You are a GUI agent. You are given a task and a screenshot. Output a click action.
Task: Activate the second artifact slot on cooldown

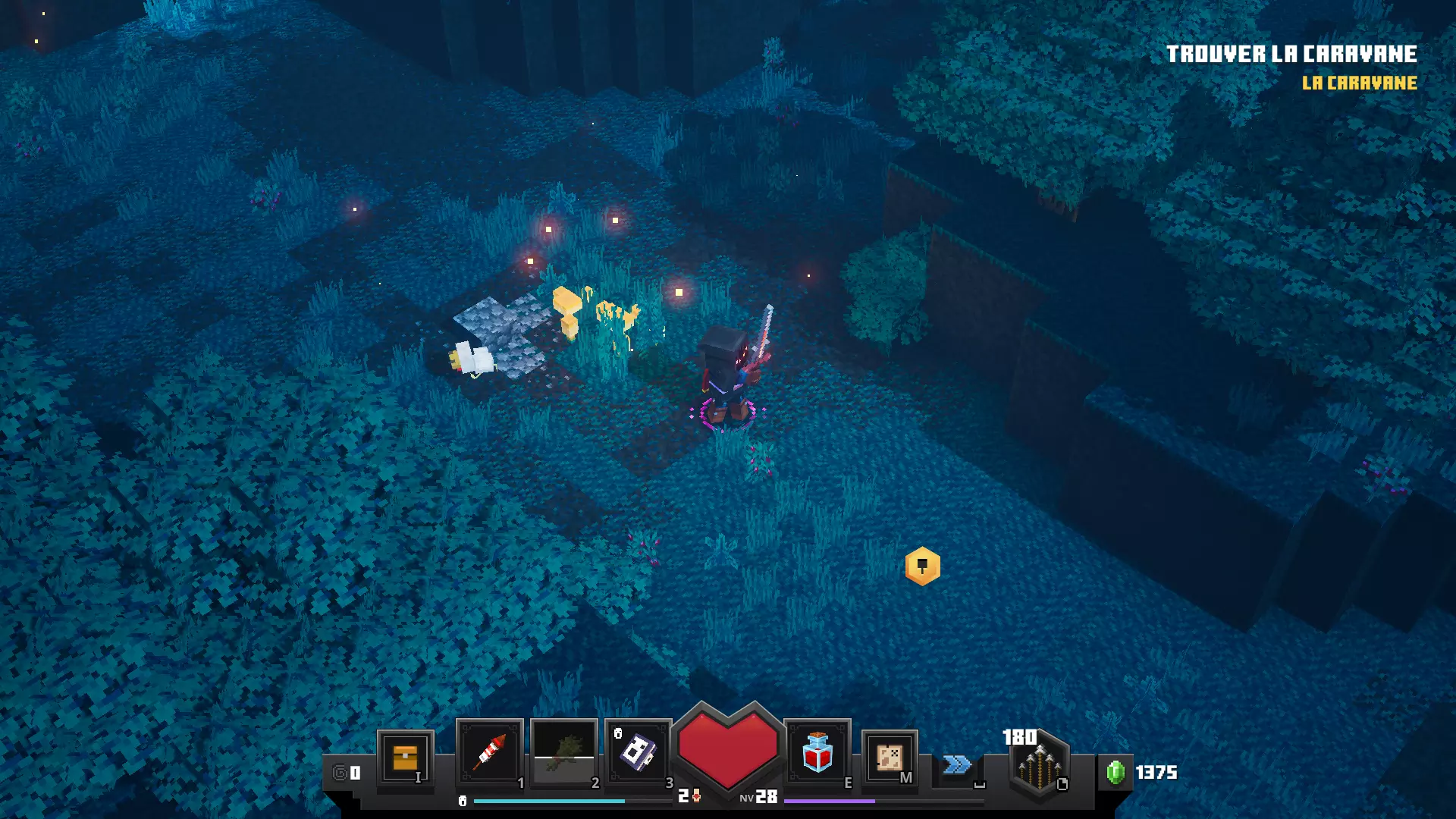point(563,752)
